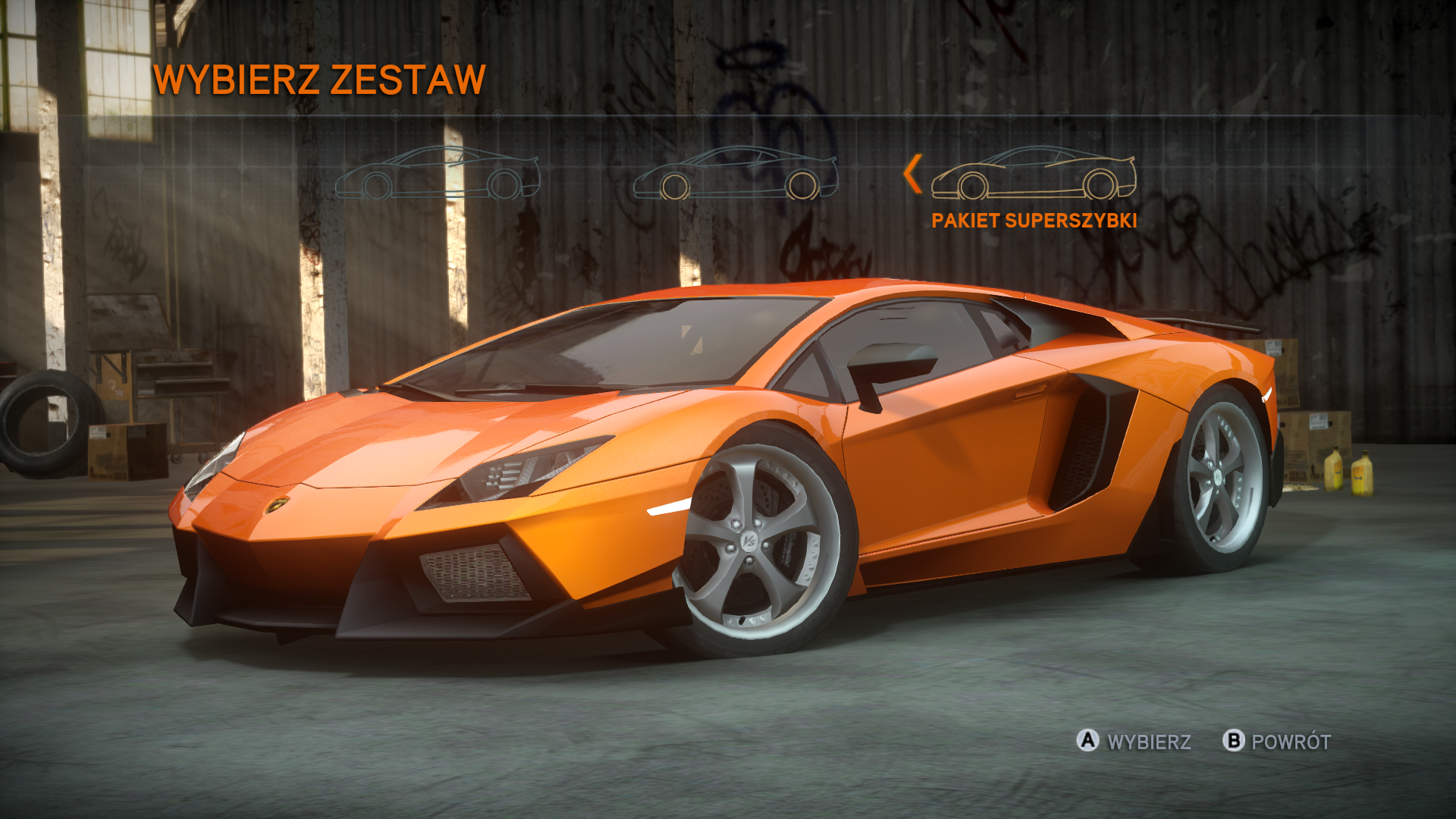
Task: Expand the kit carousel using the arrow marker
Action: (912, 173)
